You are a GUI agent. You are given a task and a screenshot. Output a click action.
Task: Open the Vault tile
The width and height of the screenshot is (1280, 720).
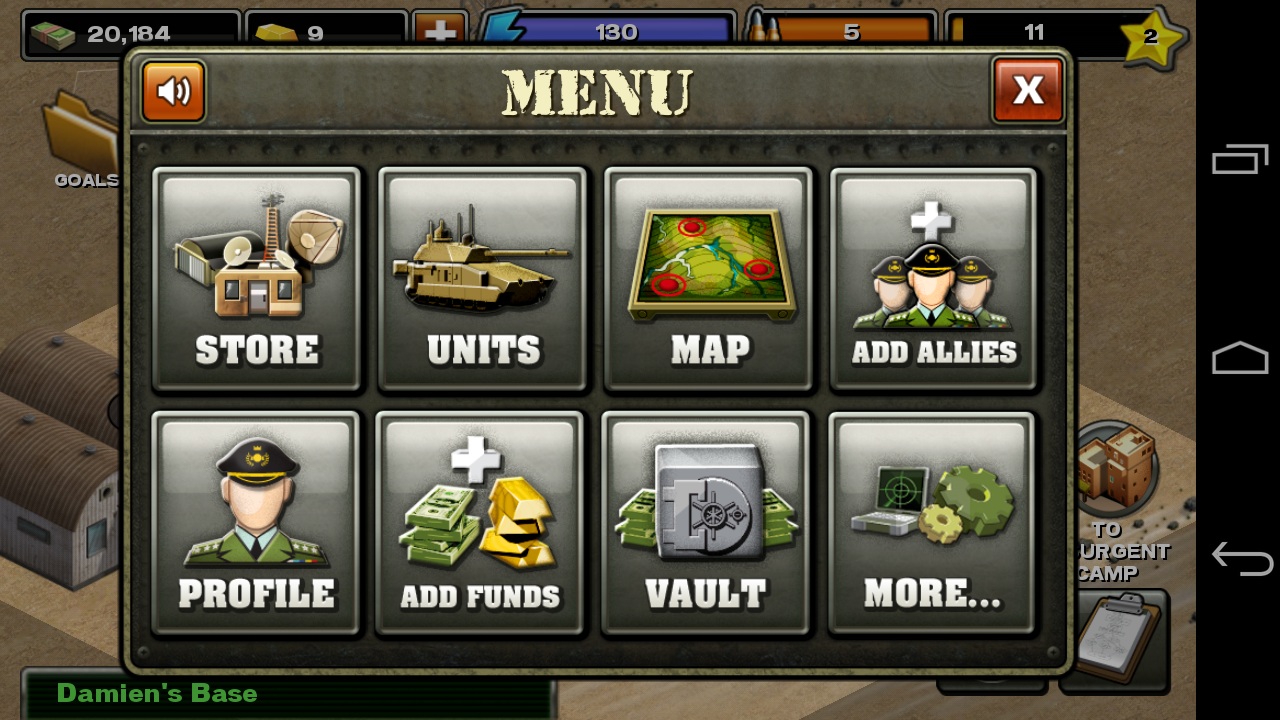706,523
